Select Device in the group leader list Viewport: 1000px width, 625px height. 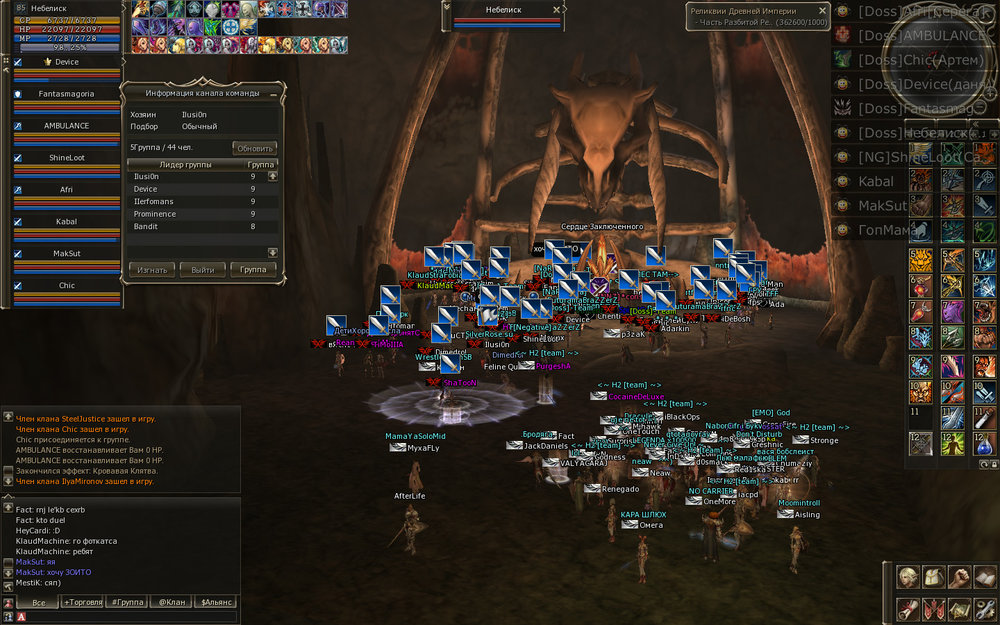[x=146, y=189]
